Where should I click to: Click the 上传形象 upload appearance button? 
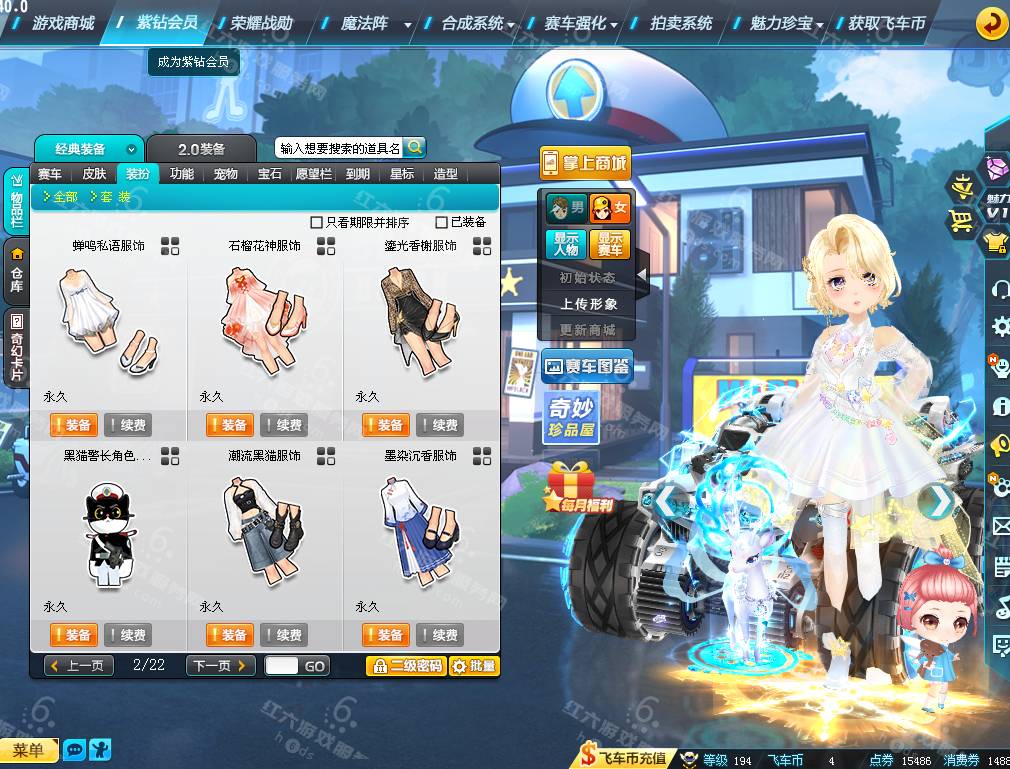coord(588,304)
